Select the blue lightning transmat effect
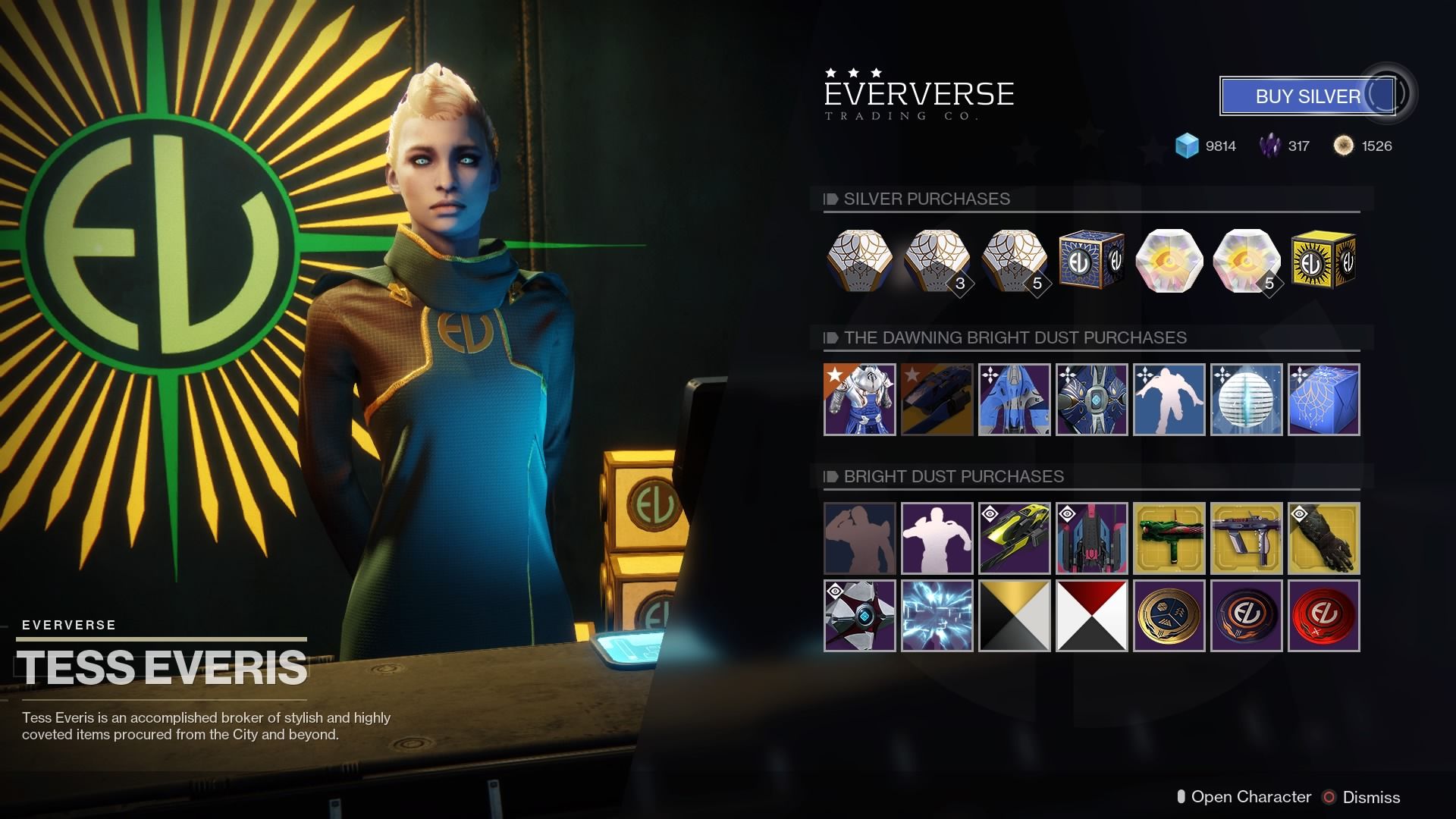Image resolution: width=1456 pixels, height=819 pixels. point(937,616)
